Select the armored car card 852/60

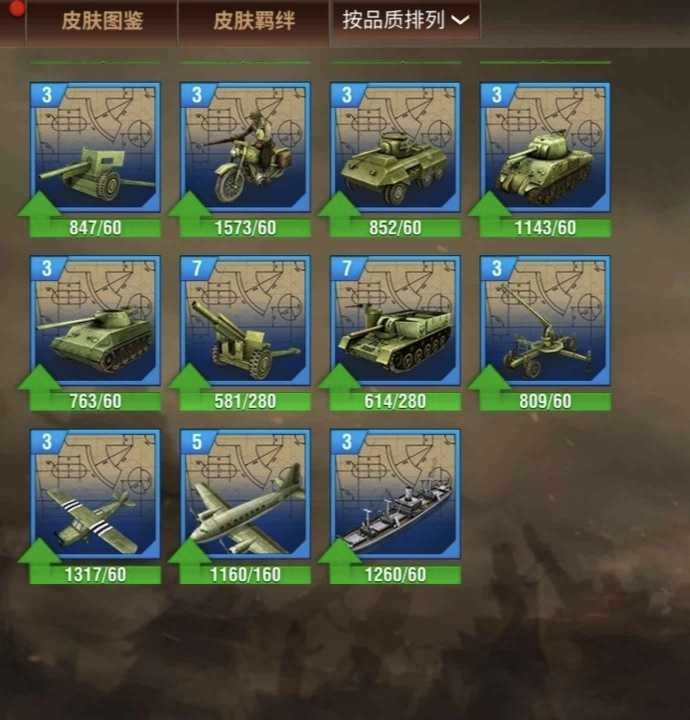pyautogui.click(x=395, y=150)
